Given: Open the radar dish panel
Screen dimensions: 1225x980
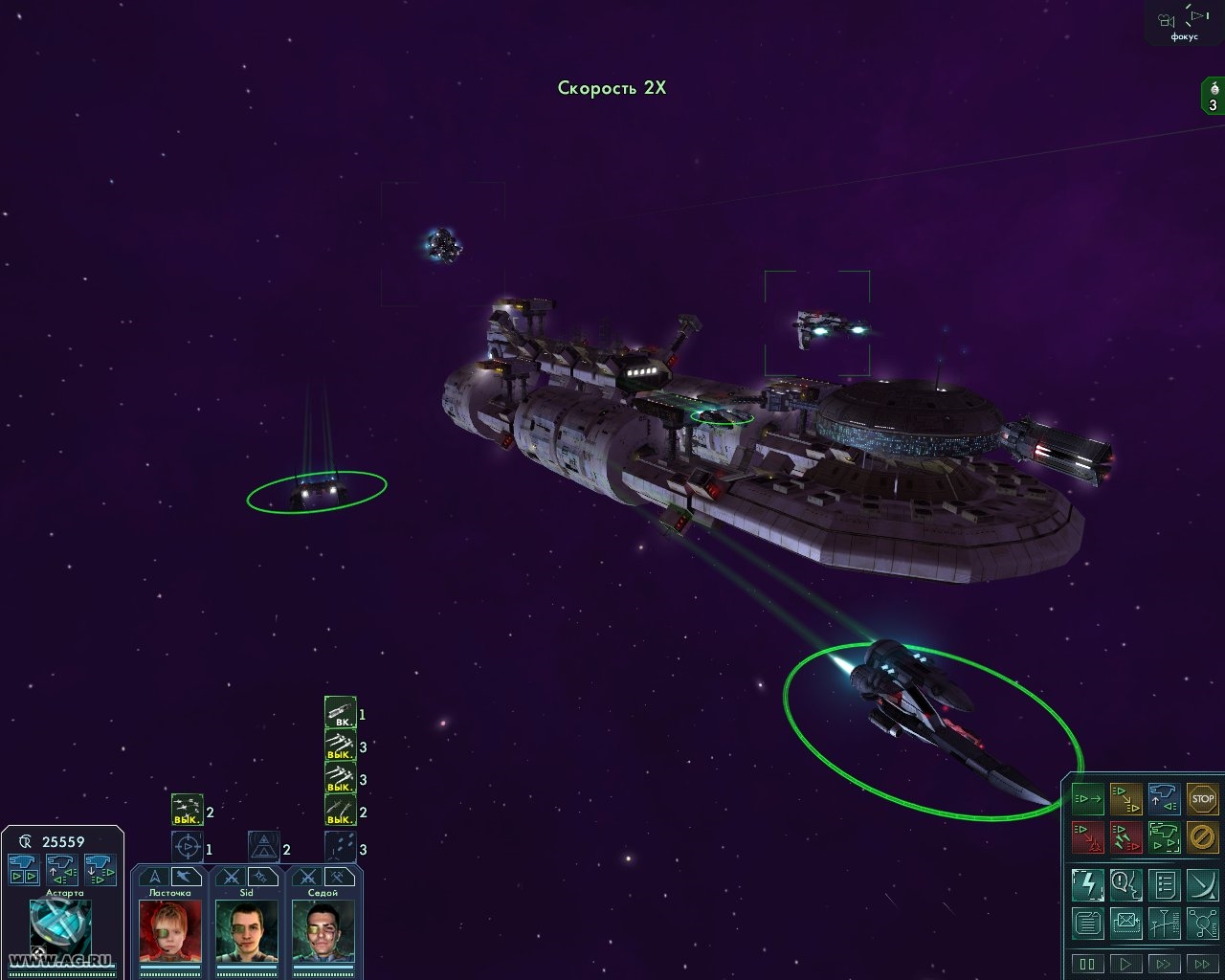Looking at the screenshot, I should click(x=1202, y=884).
